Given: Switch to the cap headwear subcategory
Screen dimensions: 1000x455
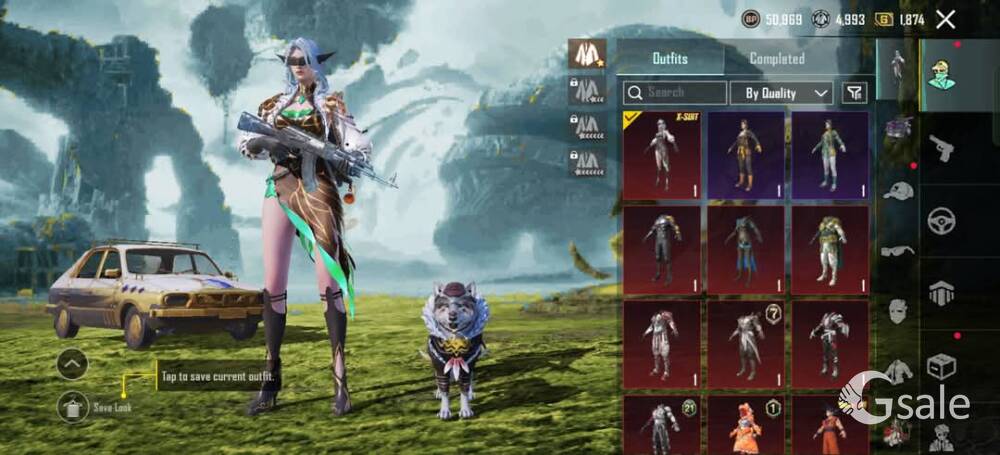Looking at the screenshot, I should tap(898, 190).
